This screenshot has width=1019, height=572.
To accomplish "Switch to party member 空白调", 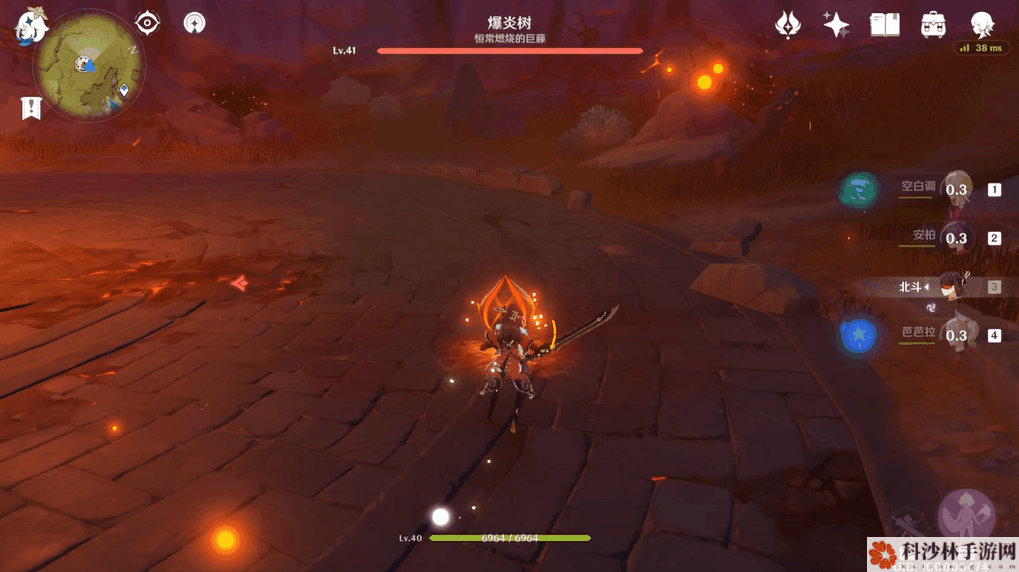I will click(x=955, y=189).
